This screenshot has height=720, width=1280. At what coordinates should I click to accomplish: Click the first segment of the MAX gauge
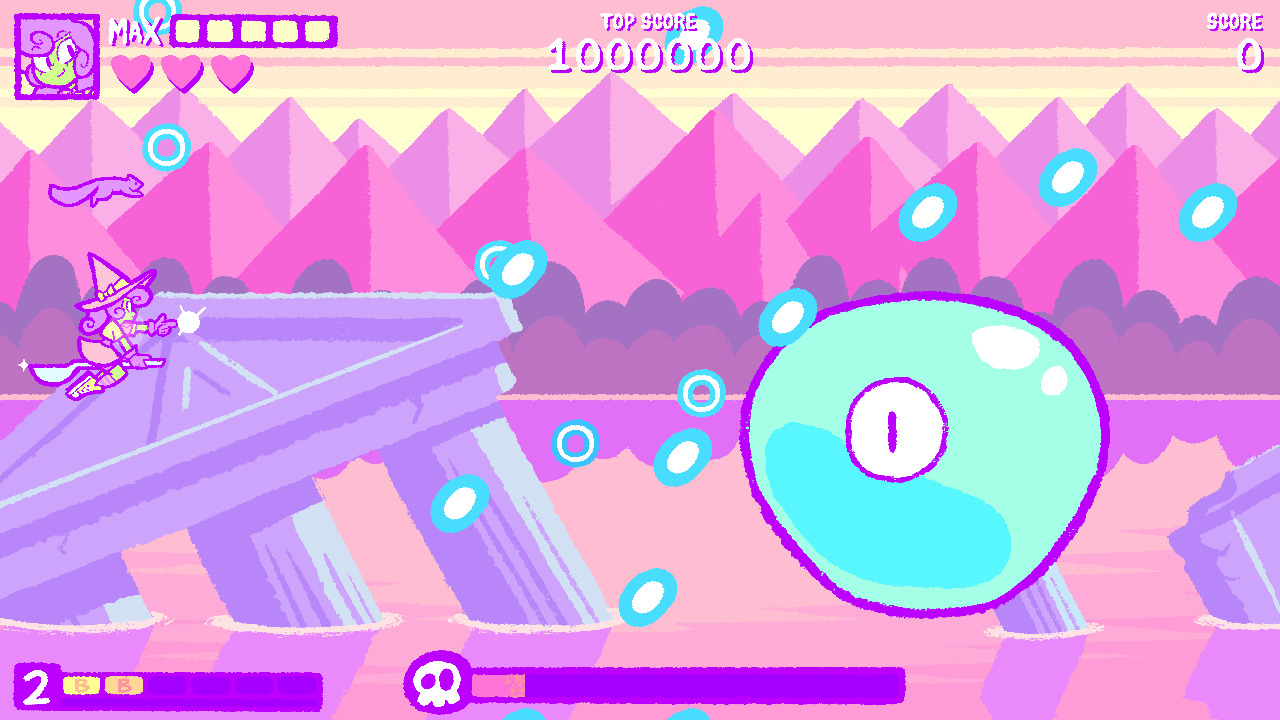click(x=188, y=30)
